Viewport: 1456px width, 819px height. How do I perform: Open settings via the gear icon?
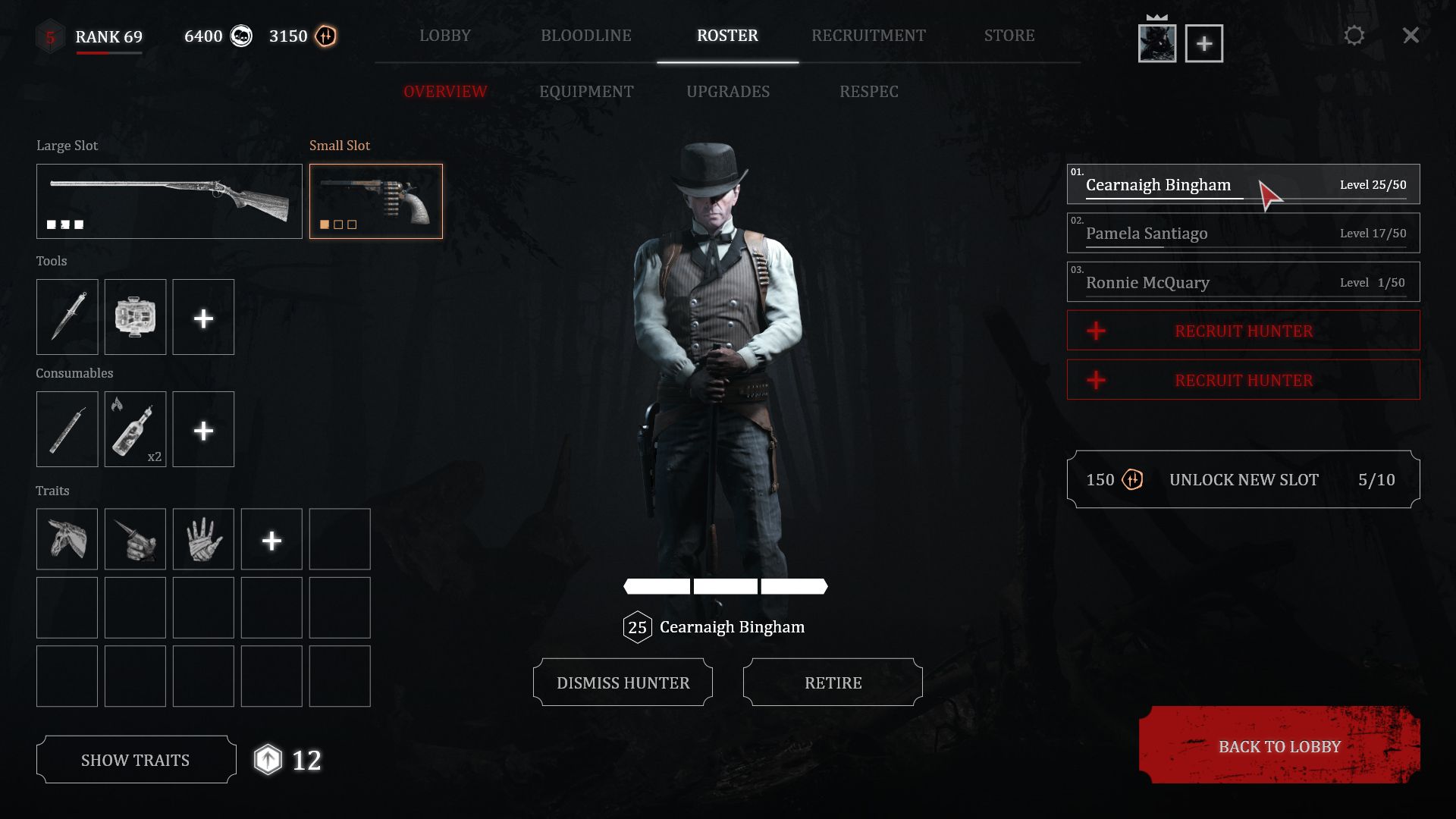[x=1354, y=36]
